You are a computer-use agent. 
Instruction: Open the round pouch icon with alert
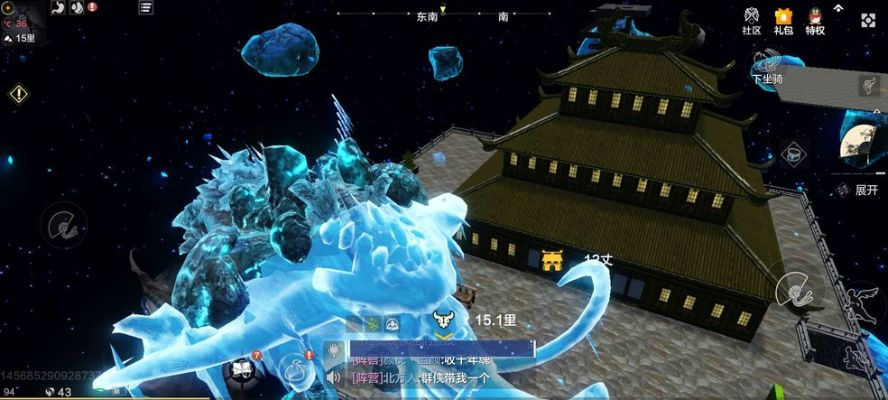click(294, 368)
